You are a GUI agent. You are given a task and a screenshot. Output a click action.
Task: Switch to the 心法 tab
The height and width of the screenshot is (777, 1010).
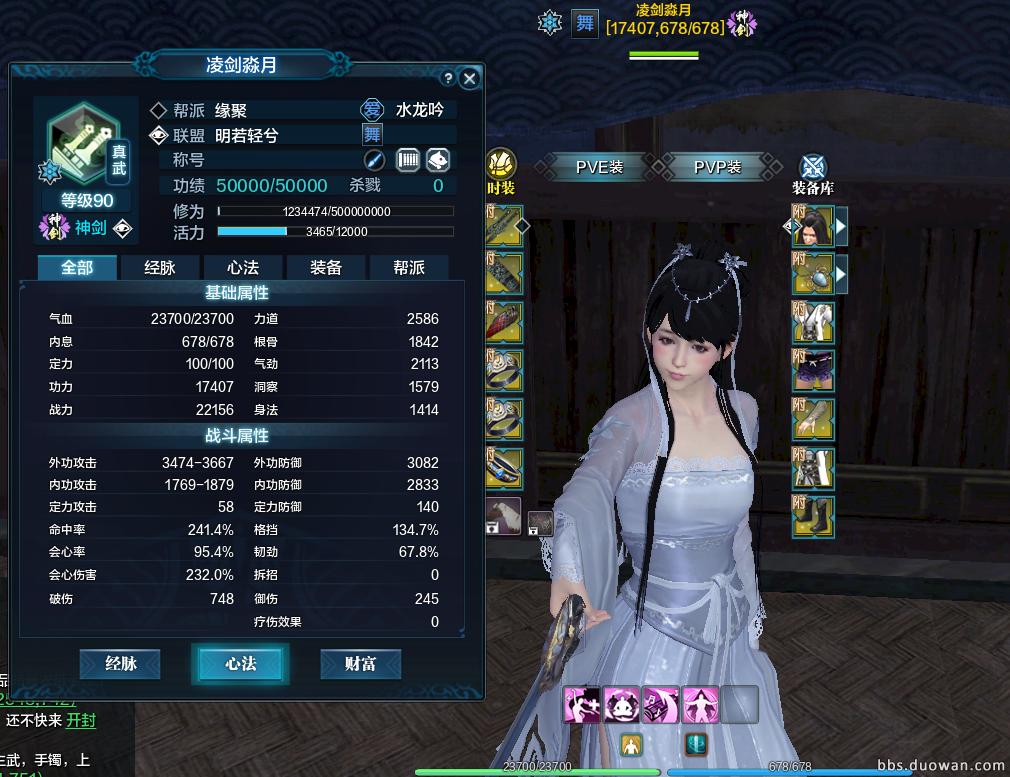click(243, 267)
